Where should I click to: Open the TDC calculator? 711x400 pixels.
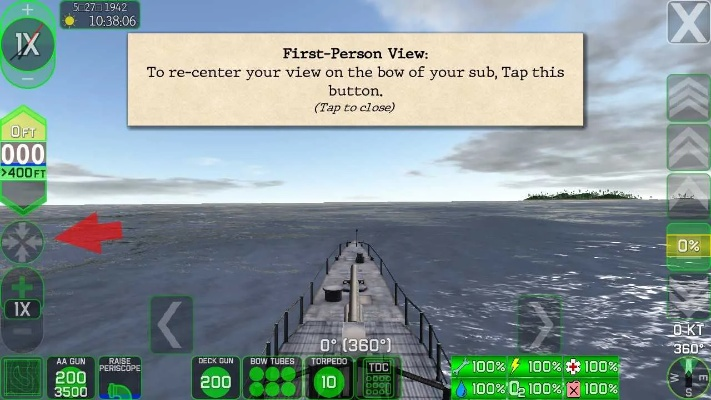378,378
